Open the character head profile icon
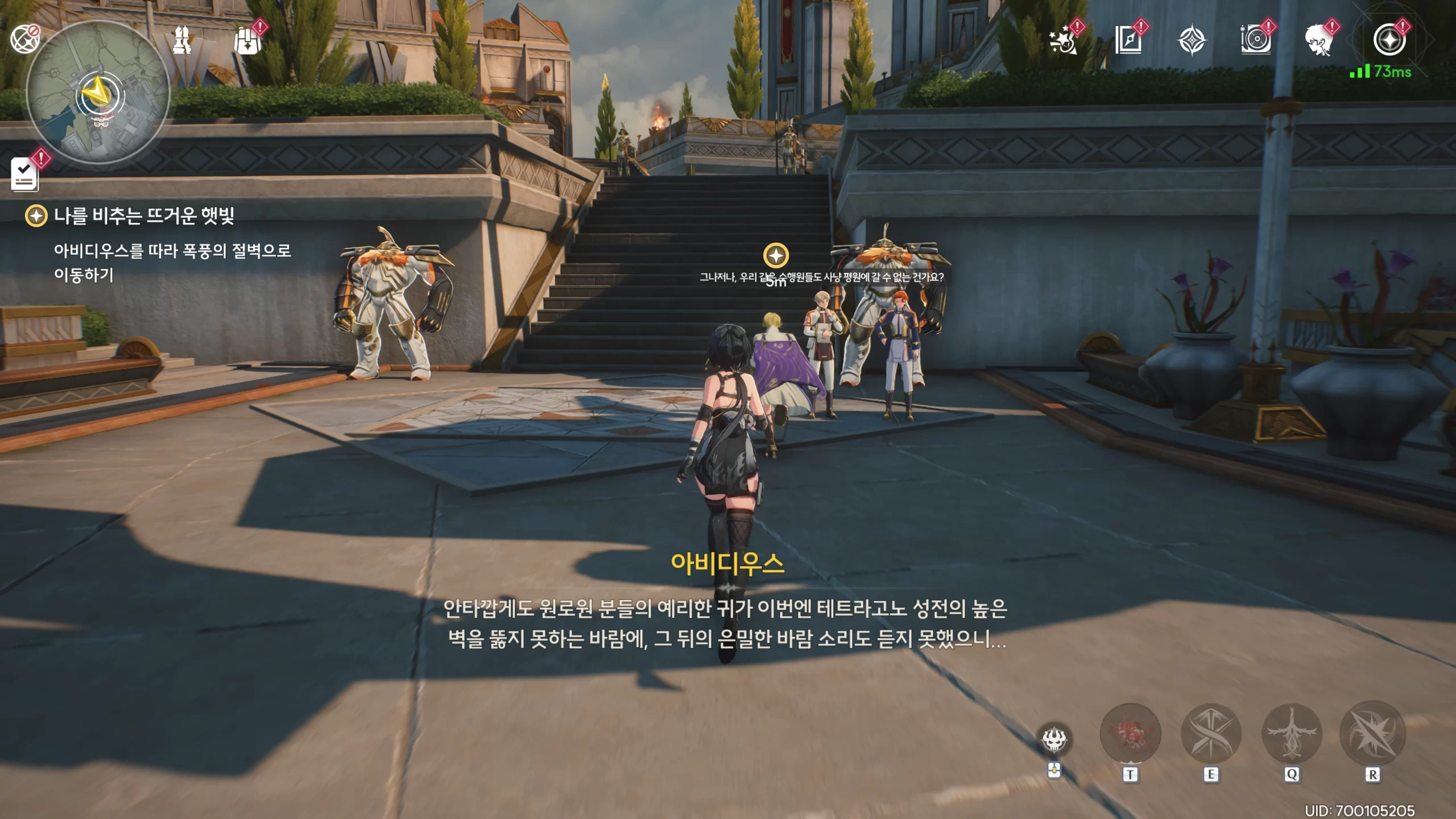Screen dimensions: 1456x819 (x=1319, y=40)
